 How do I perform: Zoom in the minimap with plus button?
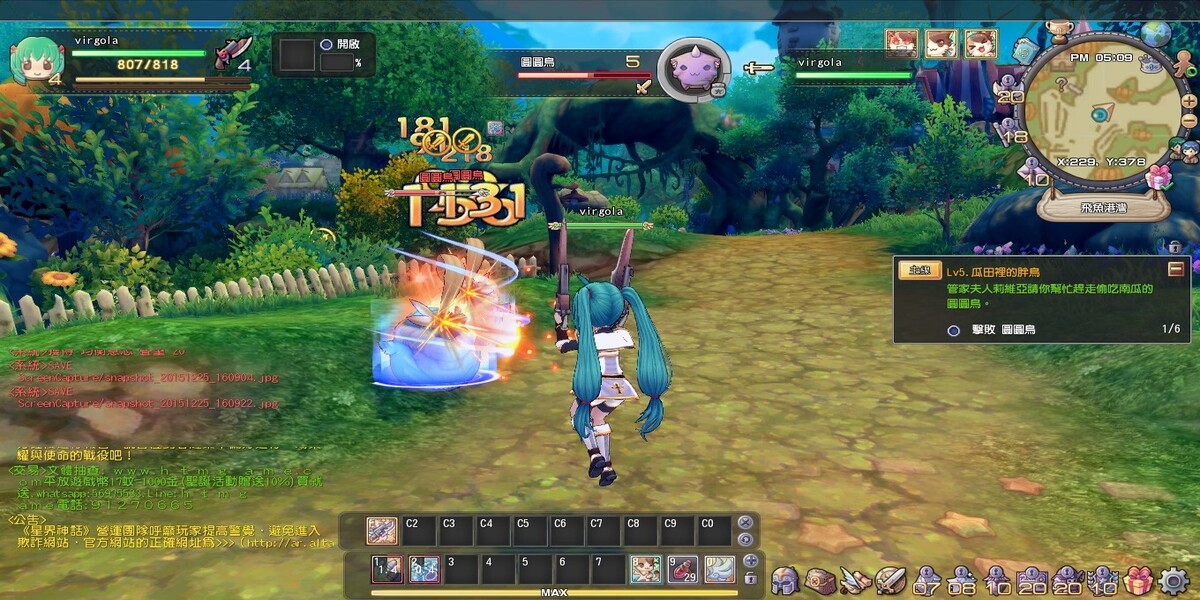(x=1187, y=101)
